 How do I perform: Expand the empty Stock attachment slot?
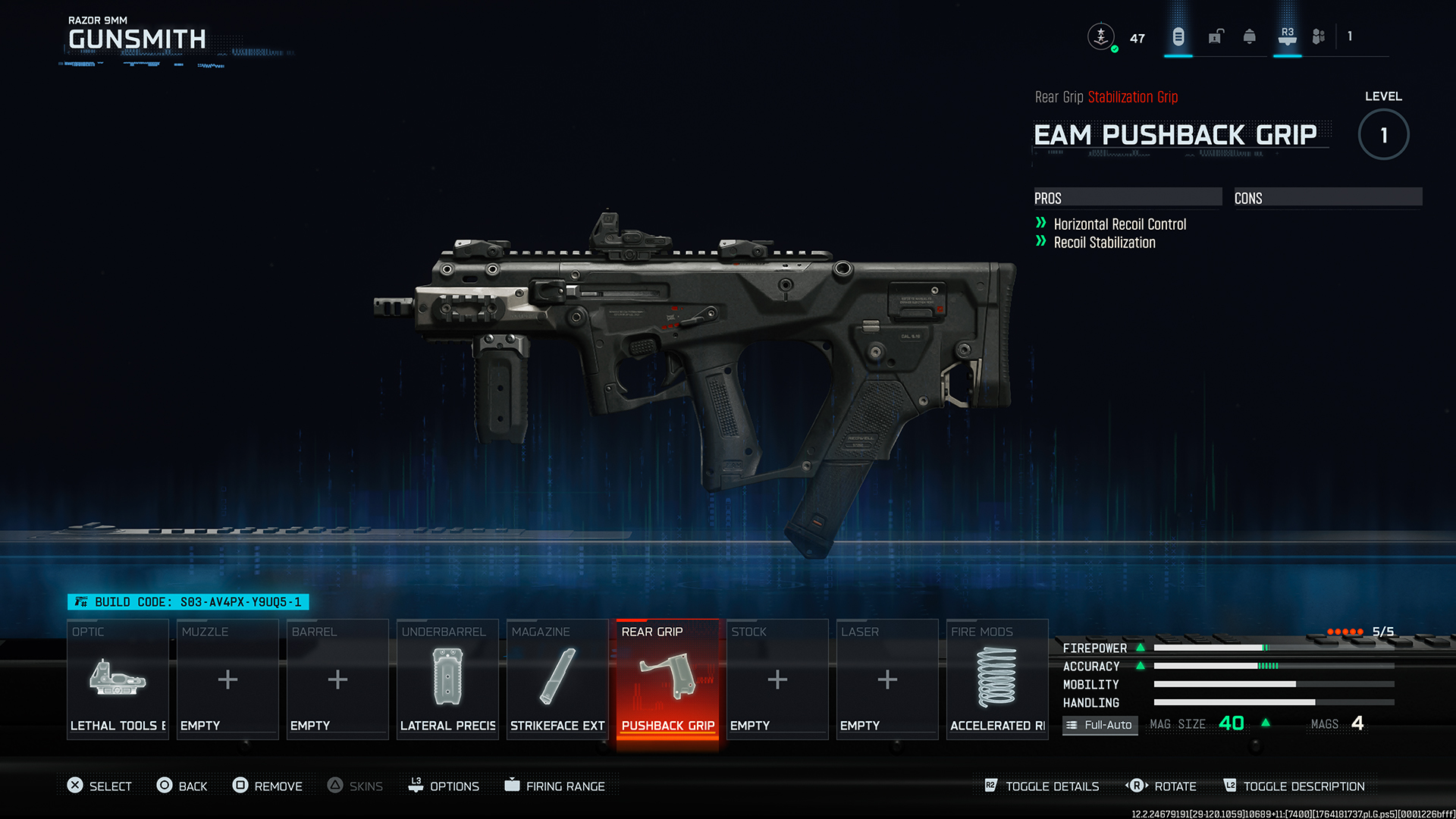coord(777,679)
